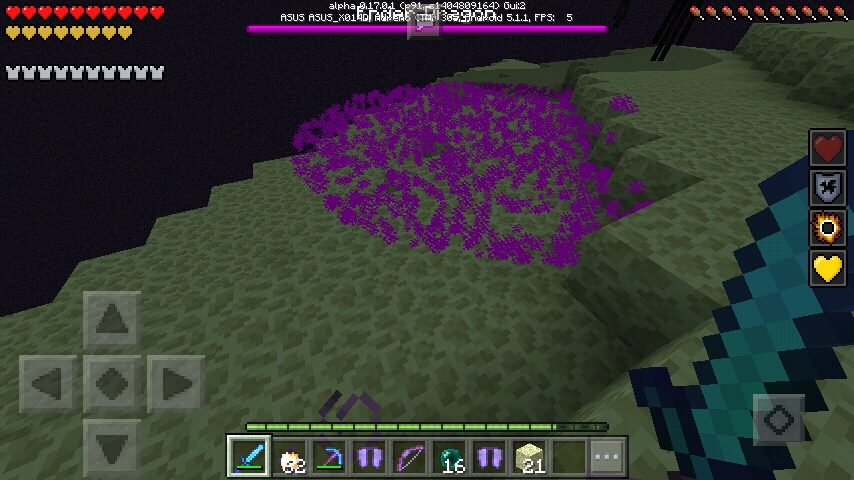Open the chat button at top

click(x=423, y=23)
